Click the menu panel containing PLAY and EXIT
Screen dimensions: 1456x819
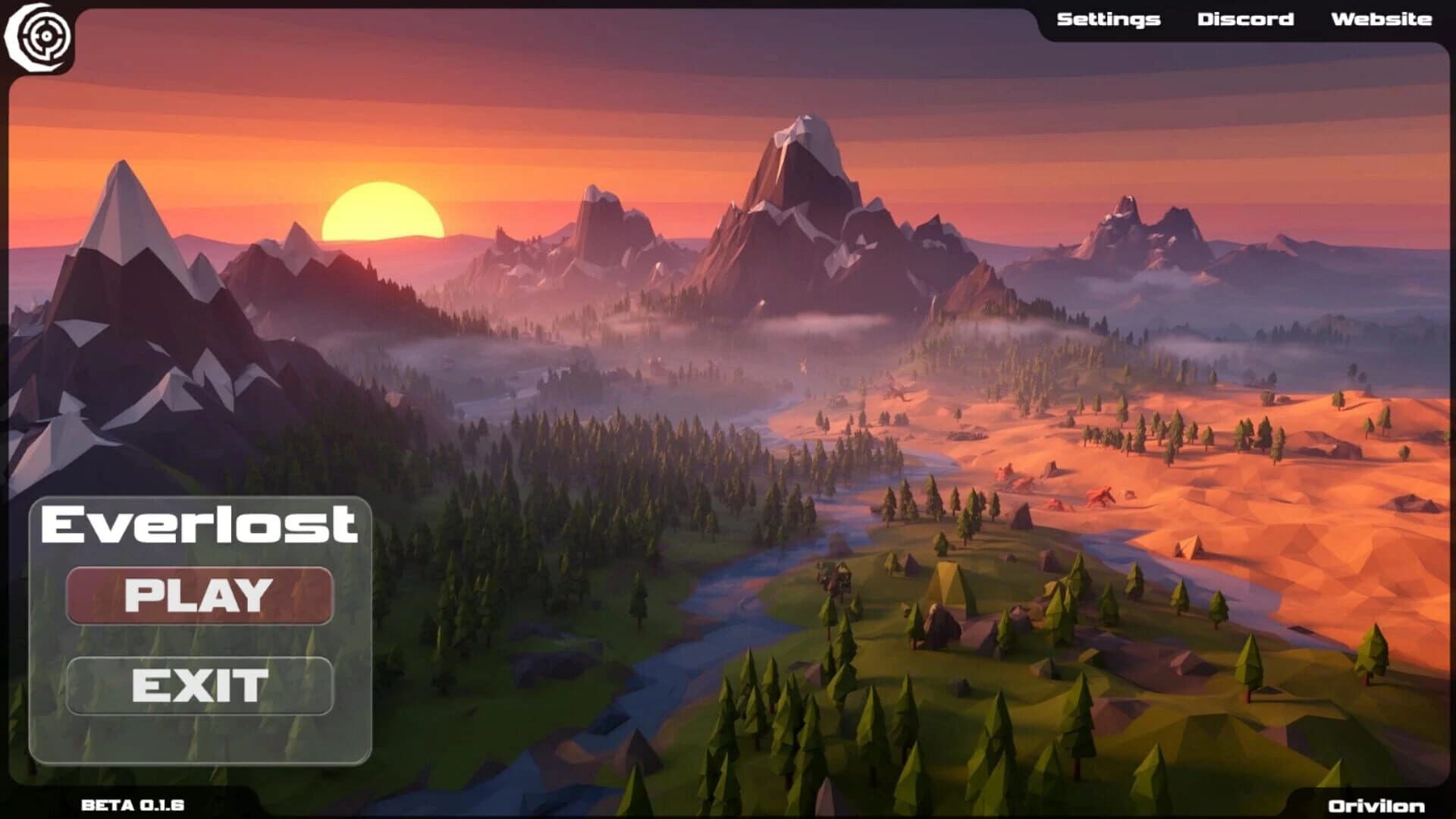pyautogui.click(x=201, y=629)
